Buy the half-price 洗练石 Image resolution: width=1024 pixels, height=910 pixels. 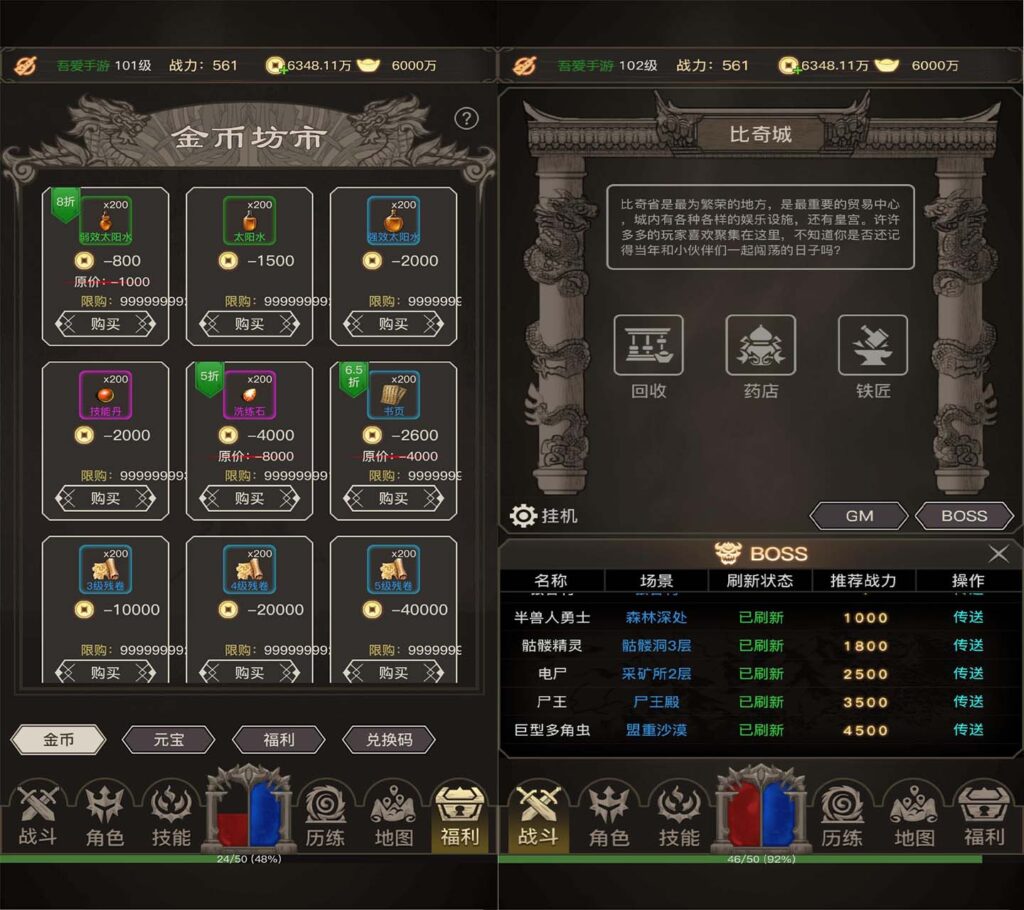click(x=249, y=498)
